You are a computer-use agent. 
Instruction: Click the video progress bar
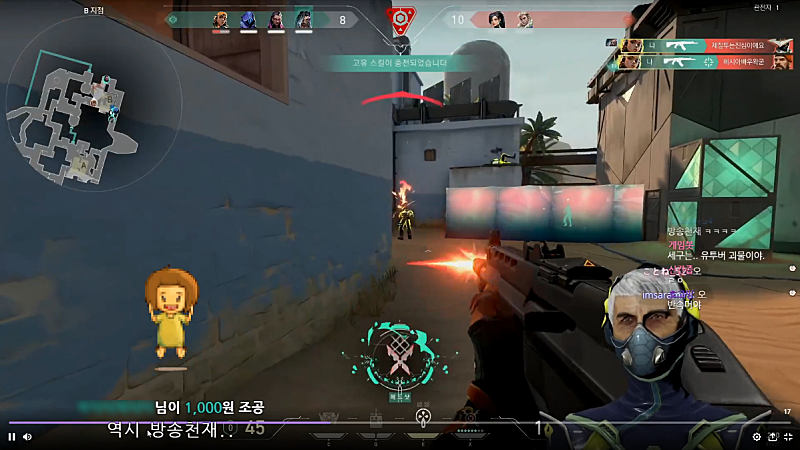coord(400,423)
